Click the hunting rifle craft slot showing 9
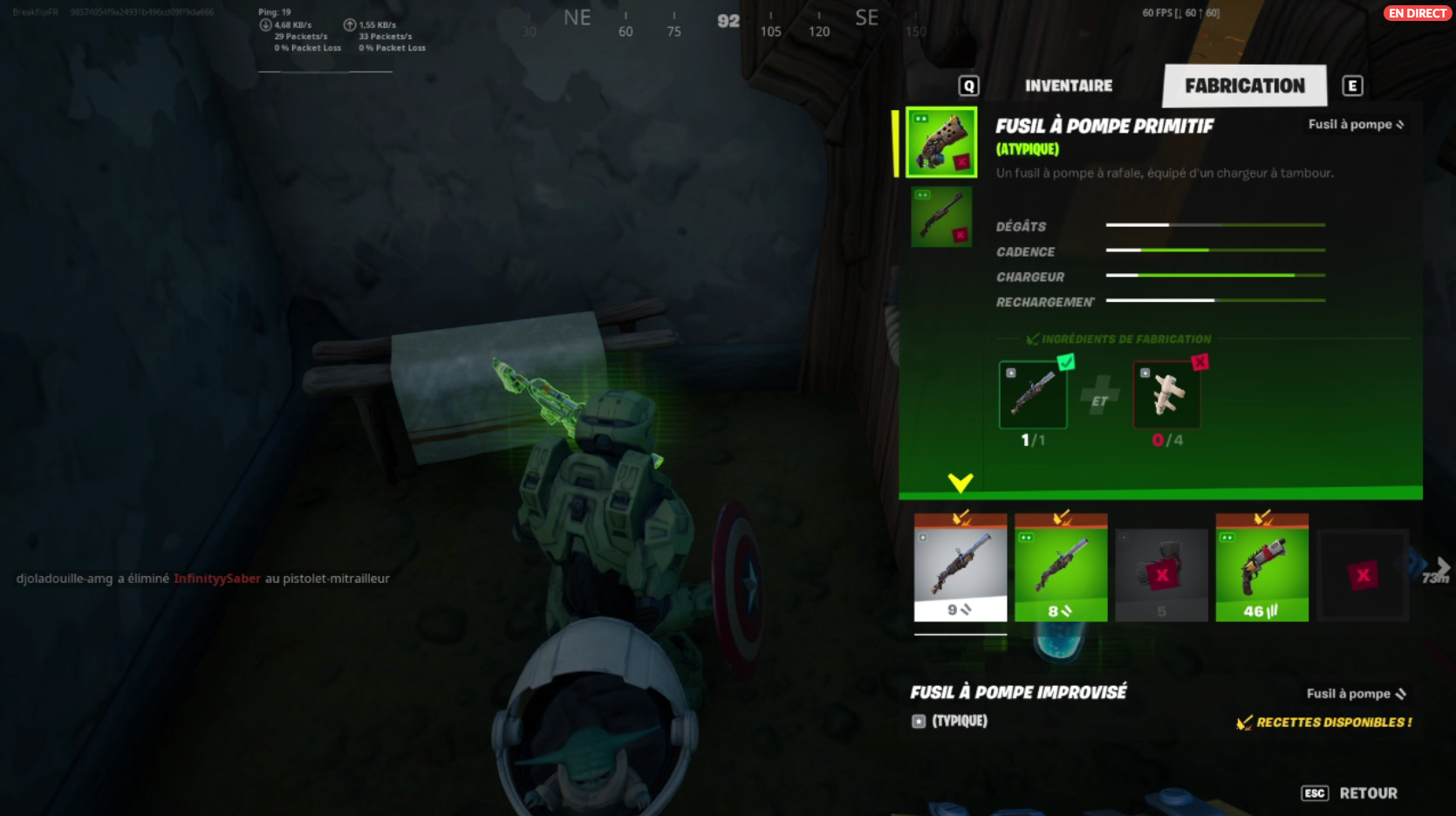Viewport: 1456px width, 816px height. [x=960, y=567]
